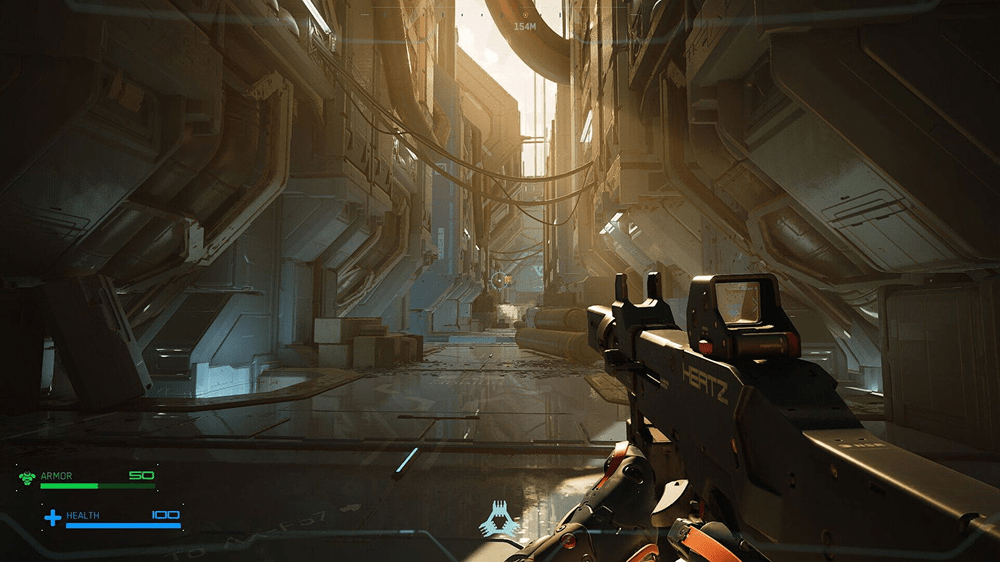The image size is (1000, 562).
Task: Select the blue emblem icon at bottom center
Action: [499, 518]
